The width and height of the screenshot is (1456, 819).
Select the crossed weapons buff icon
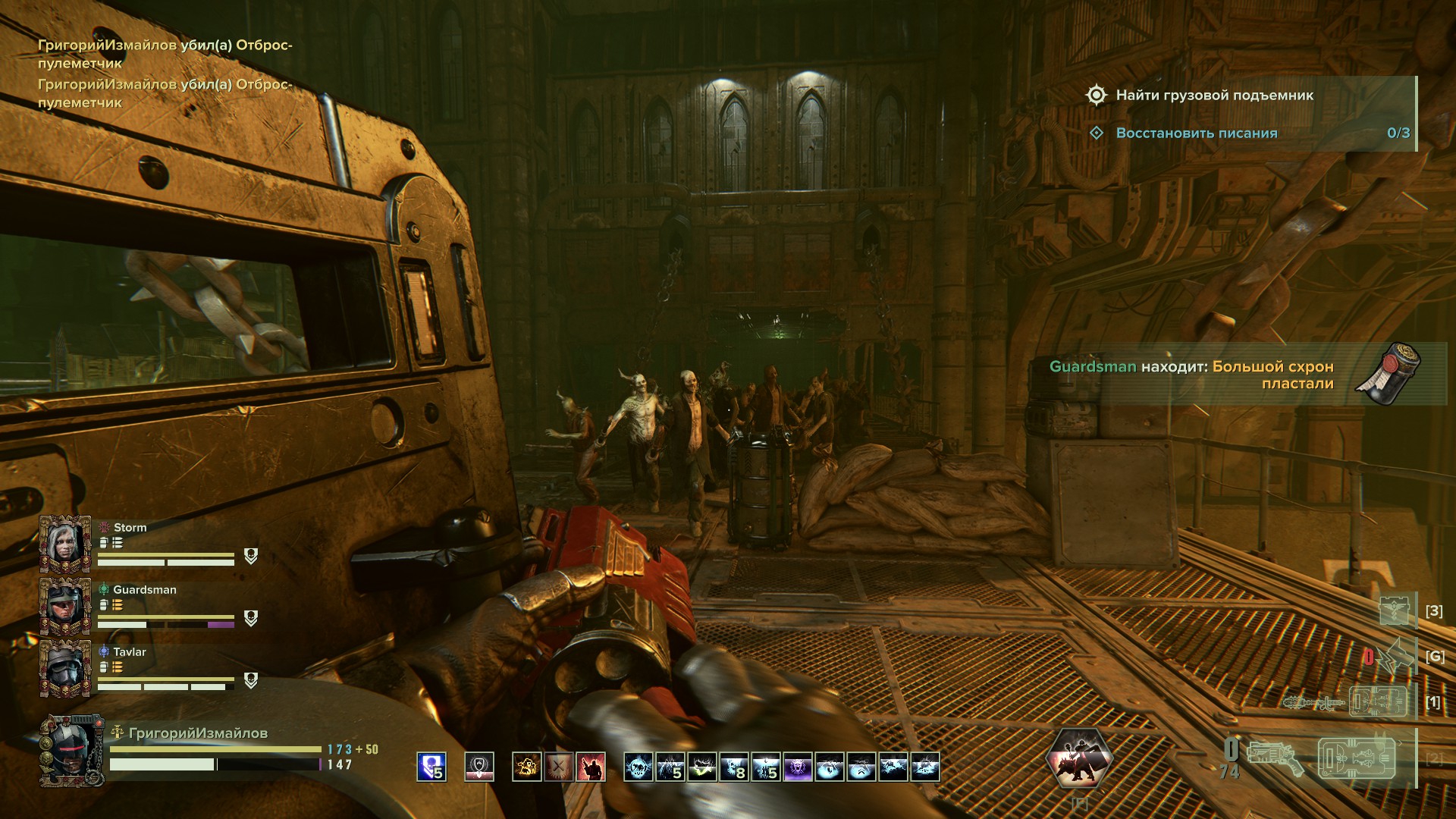tap(558, 767)
